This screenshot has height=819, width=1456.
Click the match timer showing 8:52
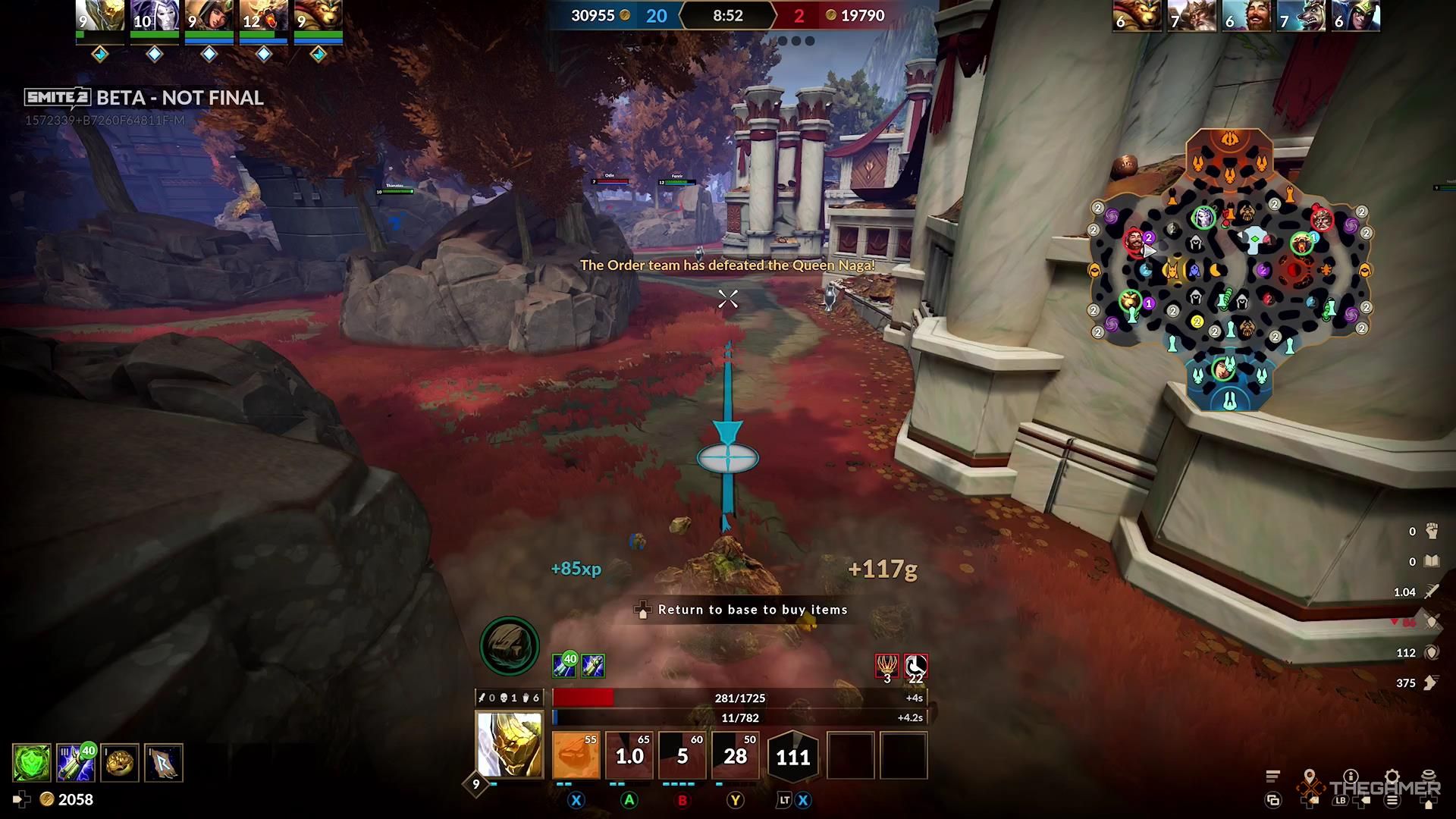point(726,15)
